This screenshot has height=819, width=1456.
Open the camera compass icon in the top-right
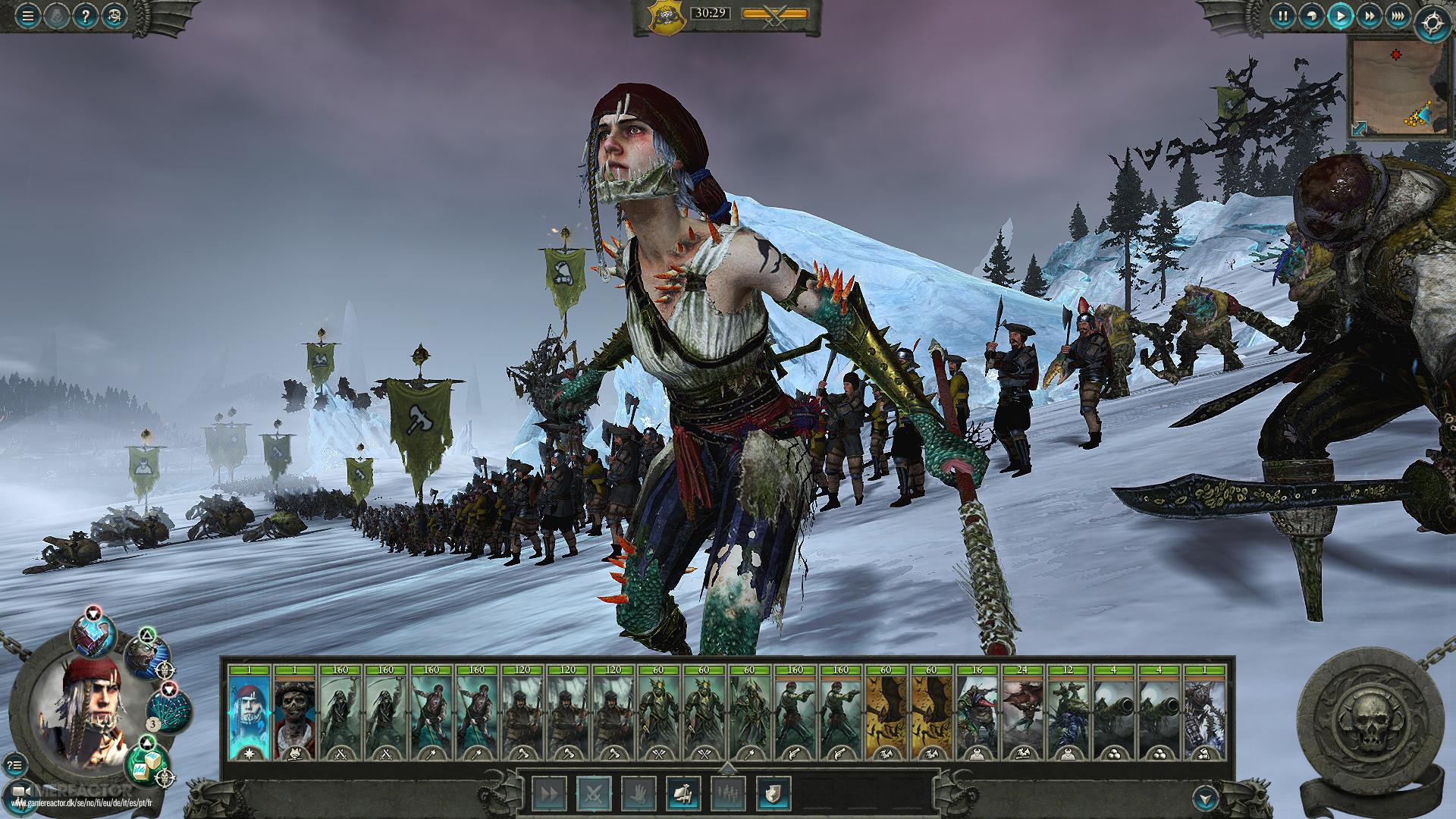pos(1432,21)
